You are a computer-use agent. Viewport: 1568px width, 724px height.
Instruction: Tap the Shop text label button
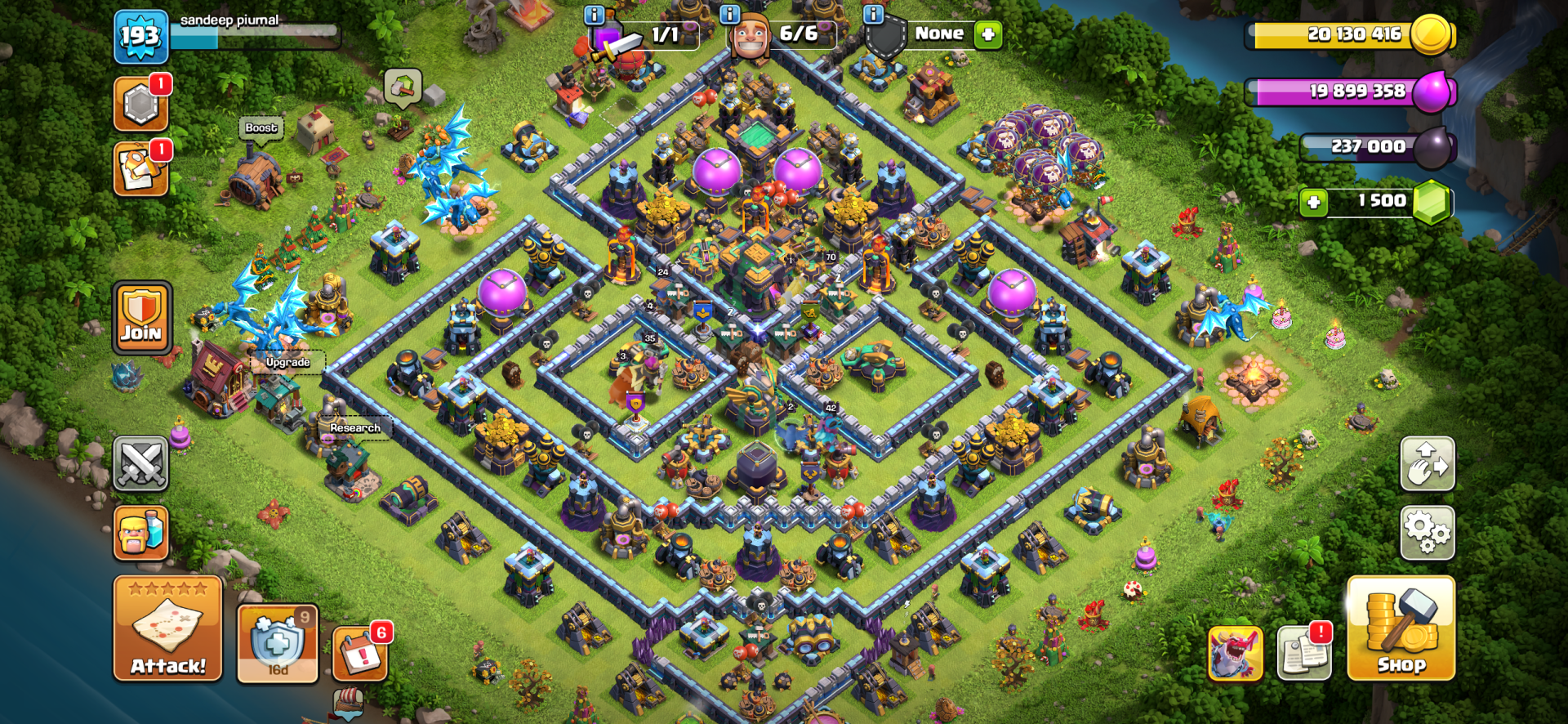[x=1401, y=665]
